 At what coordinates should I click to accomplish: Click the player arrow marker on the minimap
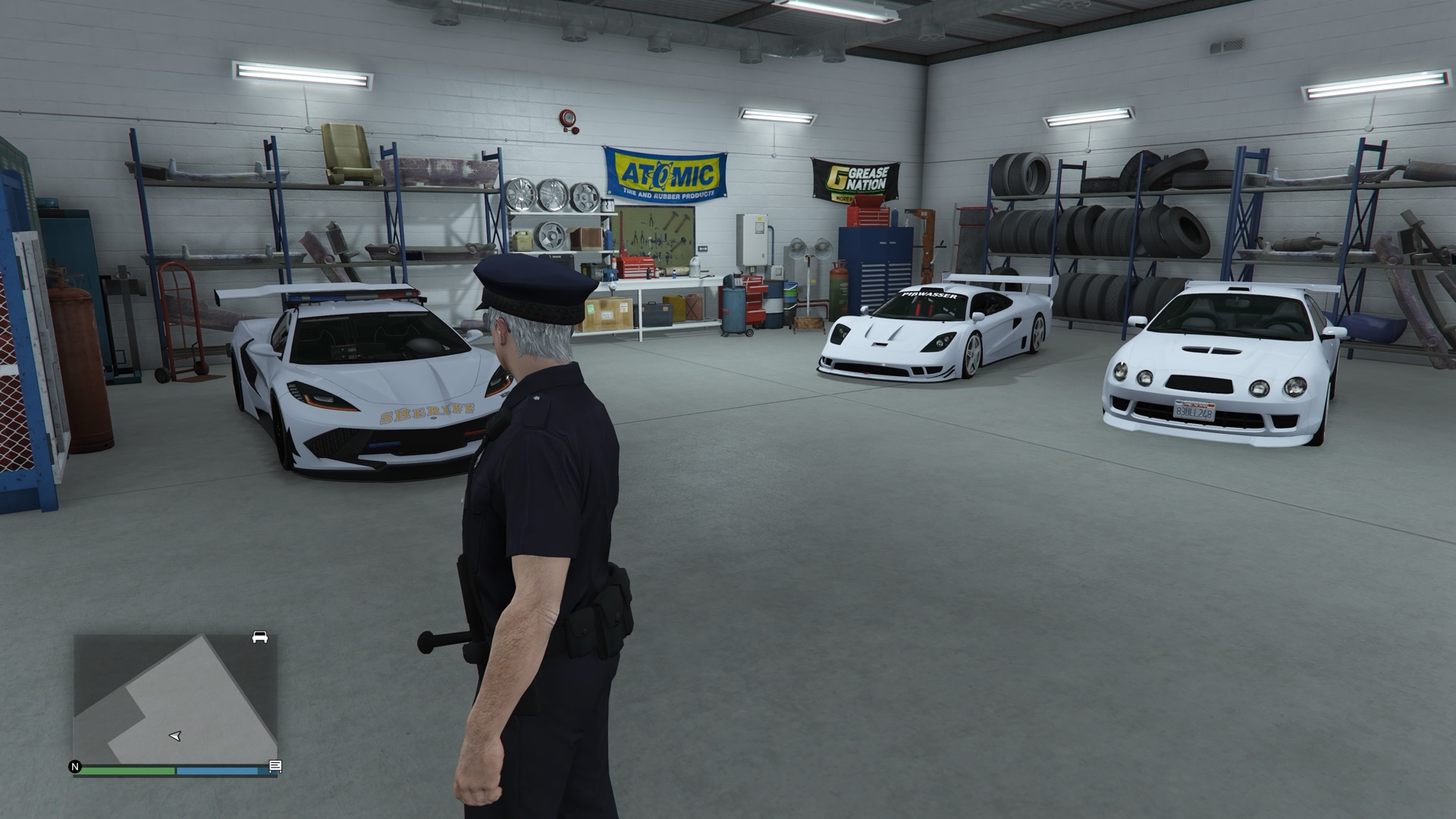175,736
